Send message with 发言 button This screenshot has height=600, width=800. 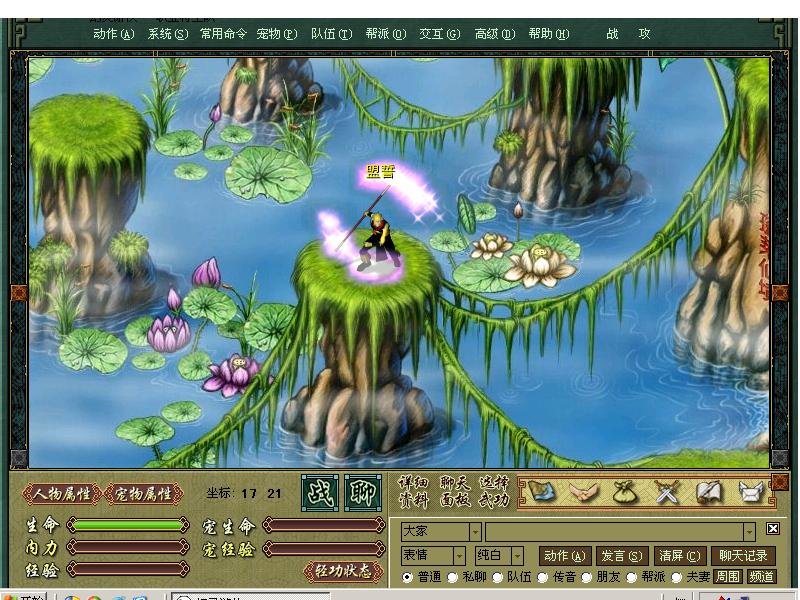[x=622, y=555]
